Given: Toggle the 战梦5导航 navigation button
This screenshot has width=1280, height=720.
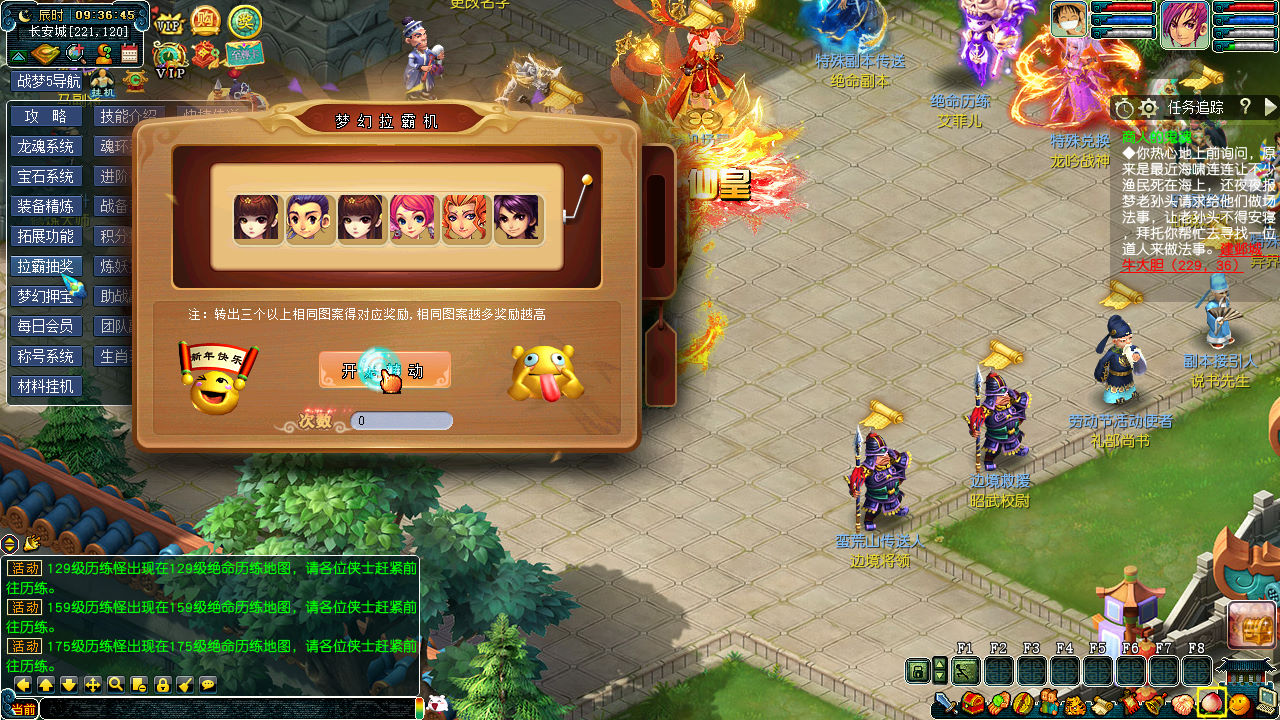Looking at the screenshot, I should click(x=46, y=82).
